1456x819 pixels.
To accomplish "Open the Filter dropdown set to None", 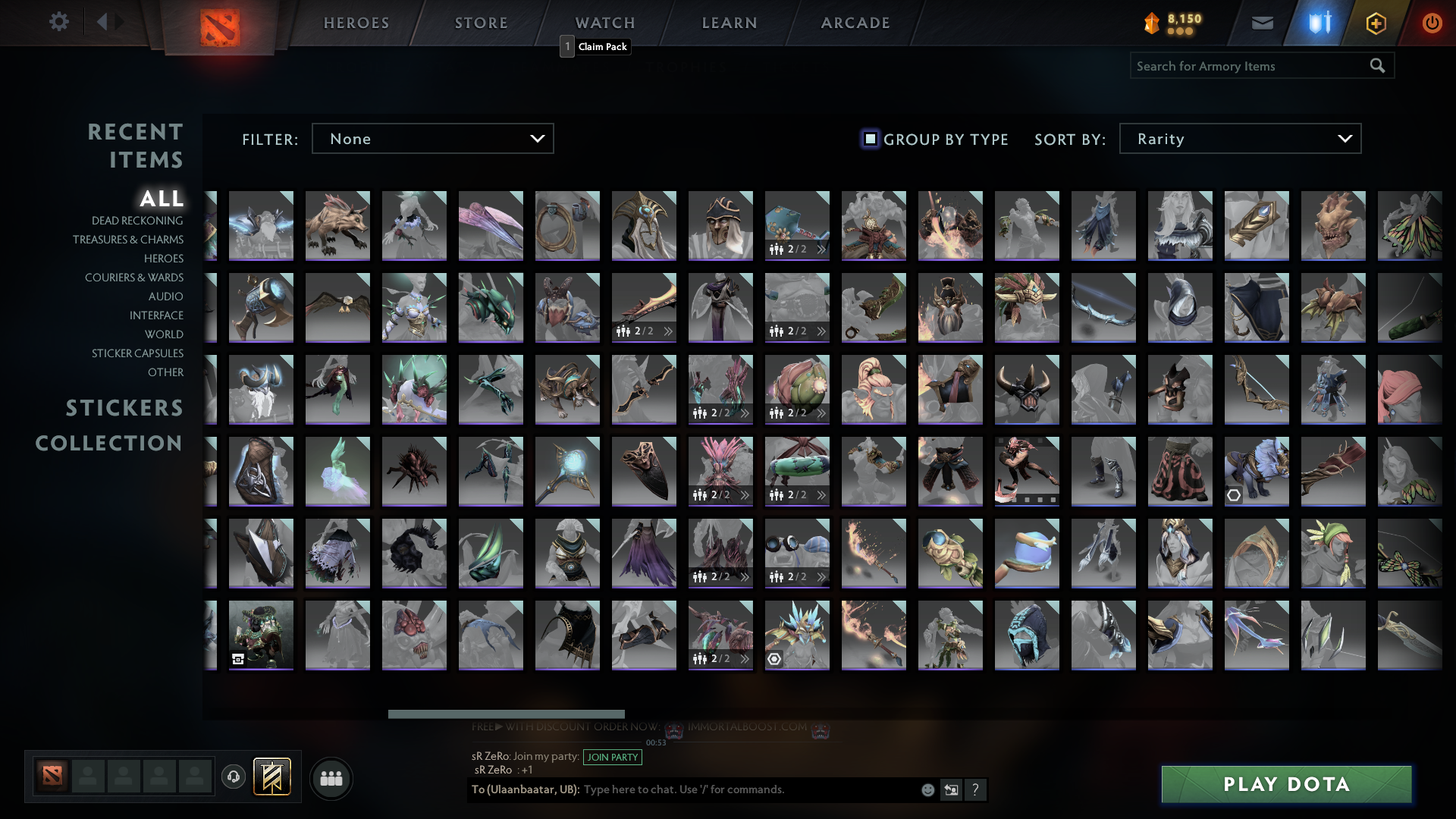I will pos(432,138).
